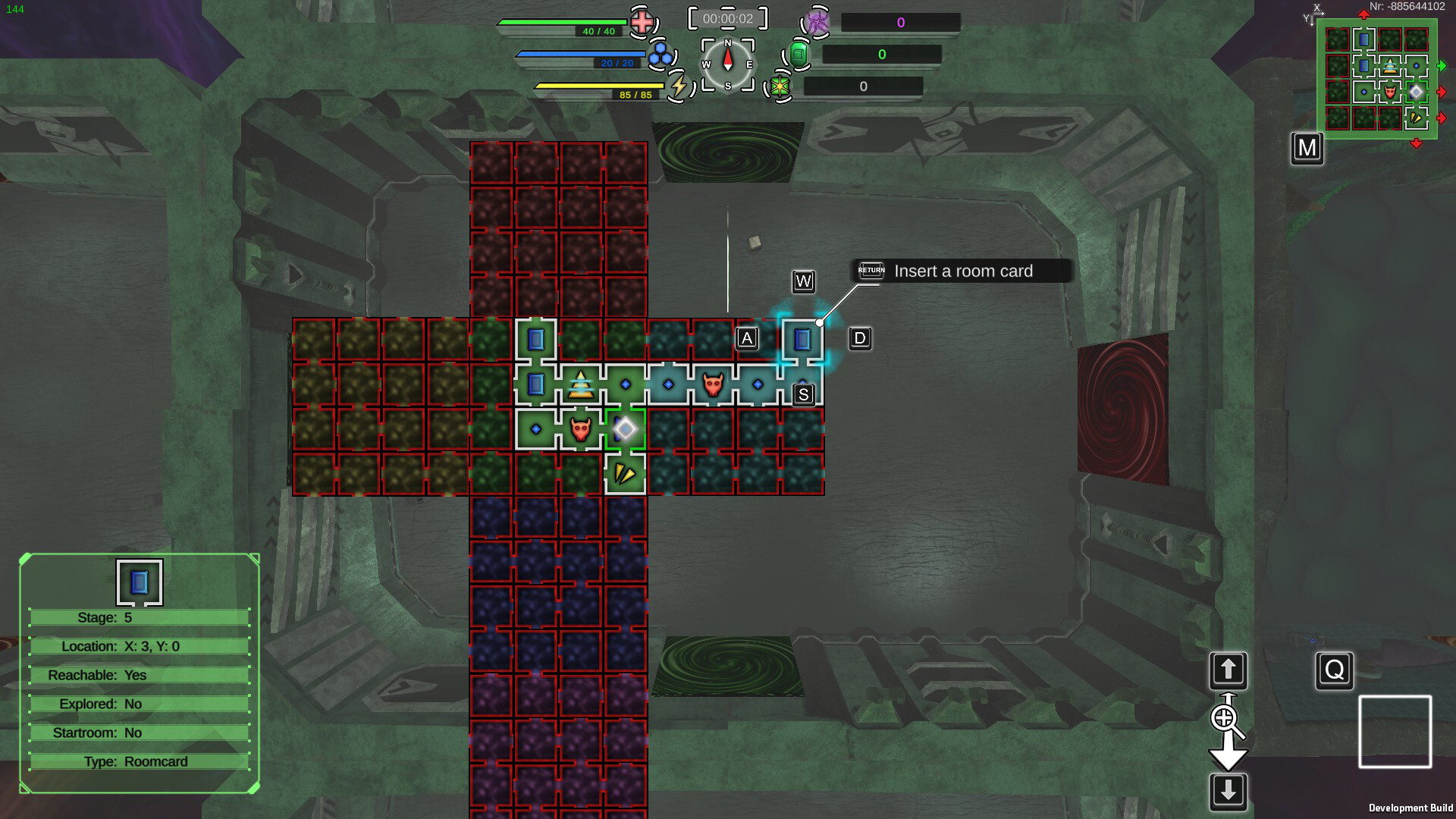Click the zoom-in up arrow key button

[x=1227, y=670]
